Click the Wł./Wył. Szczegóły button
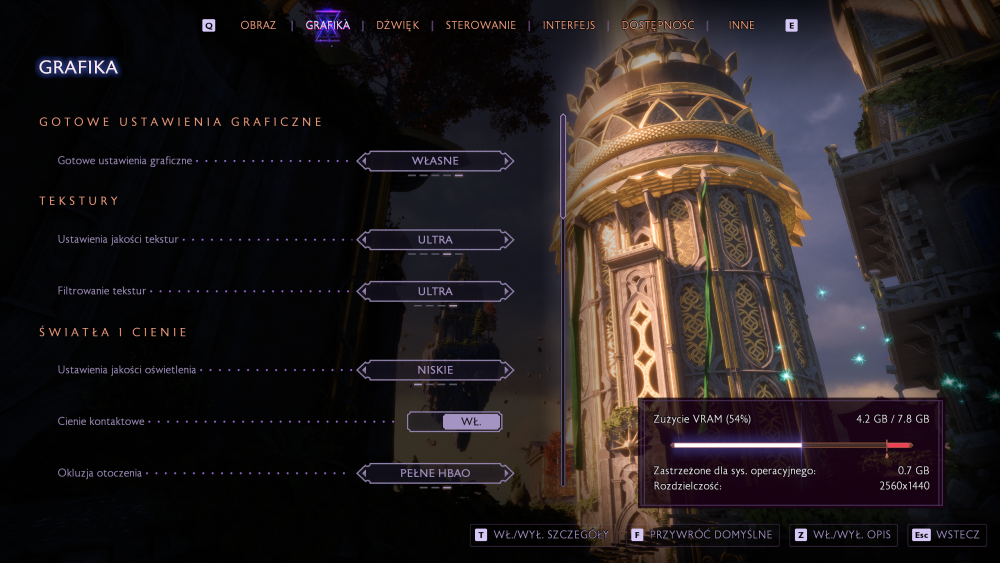Screen dimensions: 1000x563 pos(541,535)
